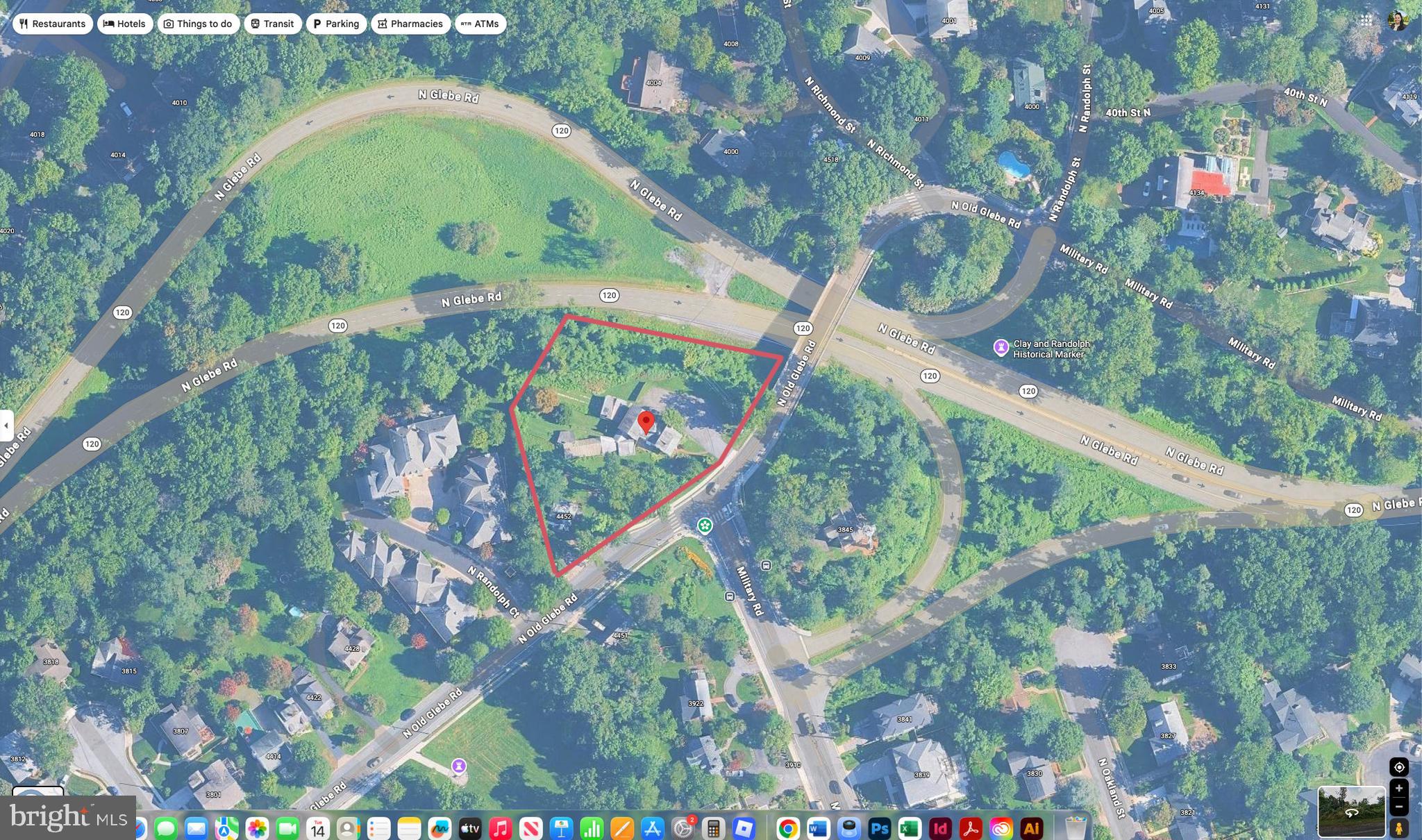The height and width of the screenshot is (840, 1422).
Task: Select the Clay and Randolph Historical Marker icon
Action: pyautogui.click(x=1002, y=347)
